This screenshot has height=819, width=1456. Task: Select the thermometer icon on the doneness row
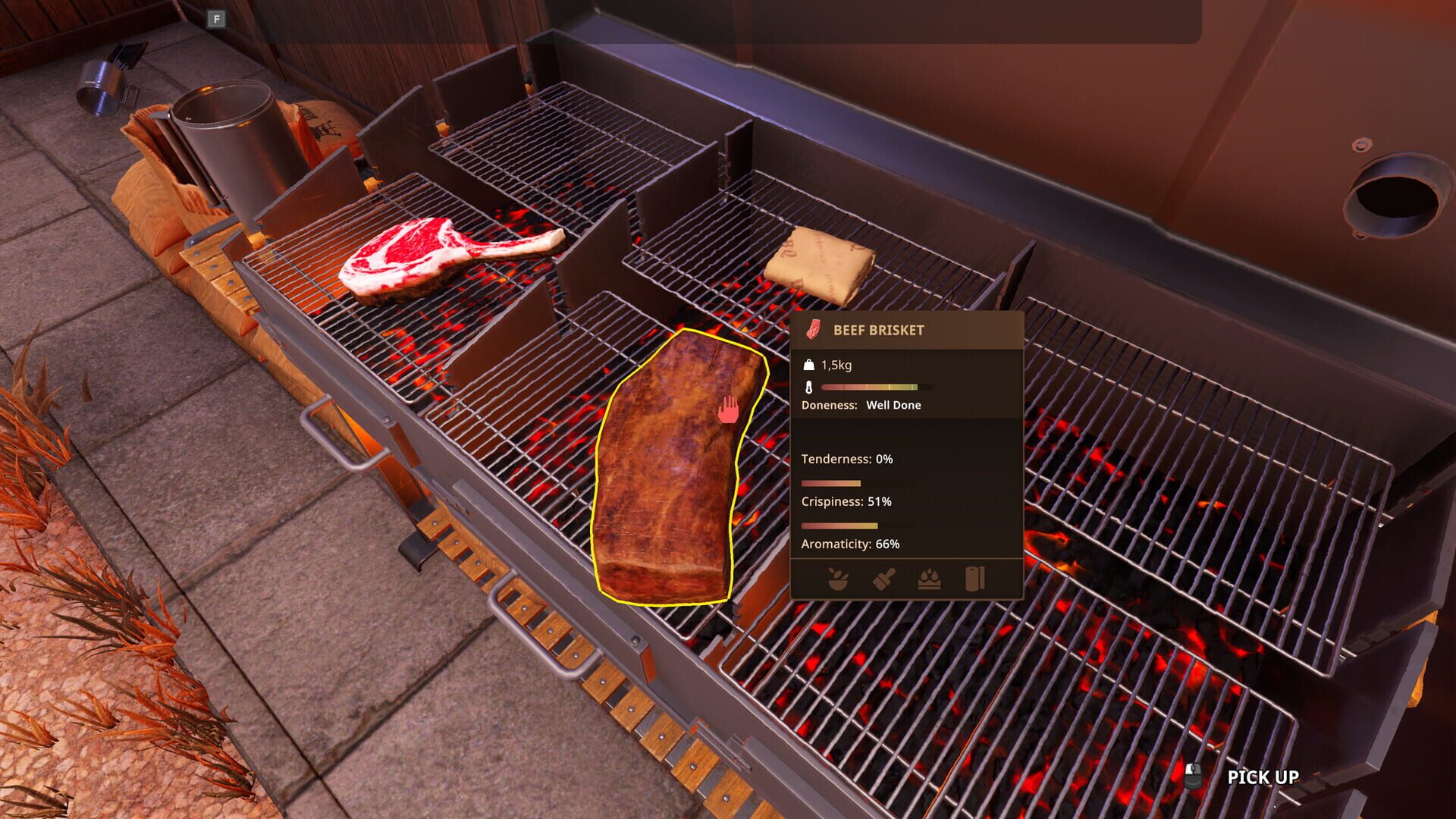click(808, 387)
